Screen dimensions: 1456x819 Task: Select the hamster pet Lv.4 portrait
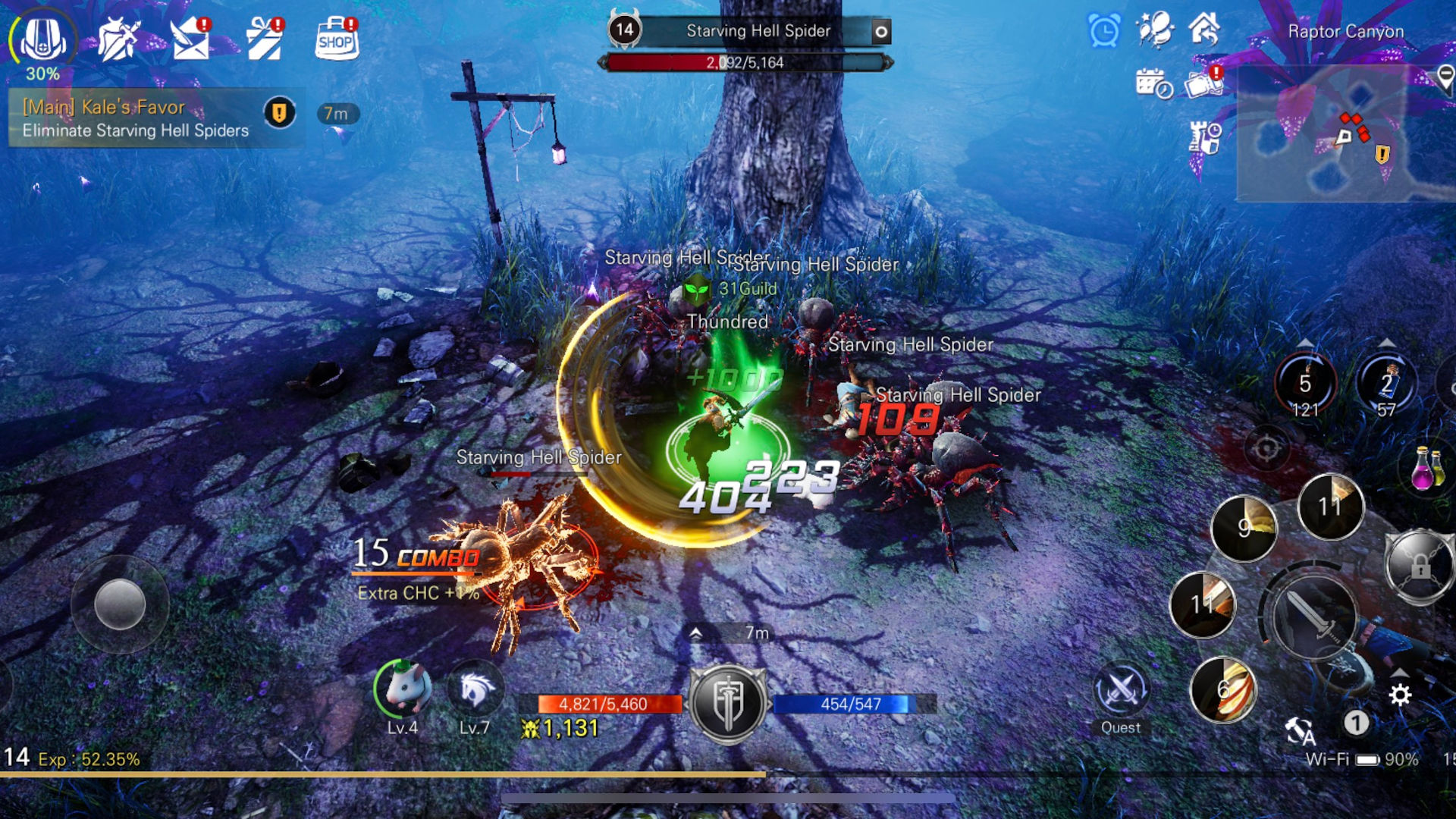point(403,689)
